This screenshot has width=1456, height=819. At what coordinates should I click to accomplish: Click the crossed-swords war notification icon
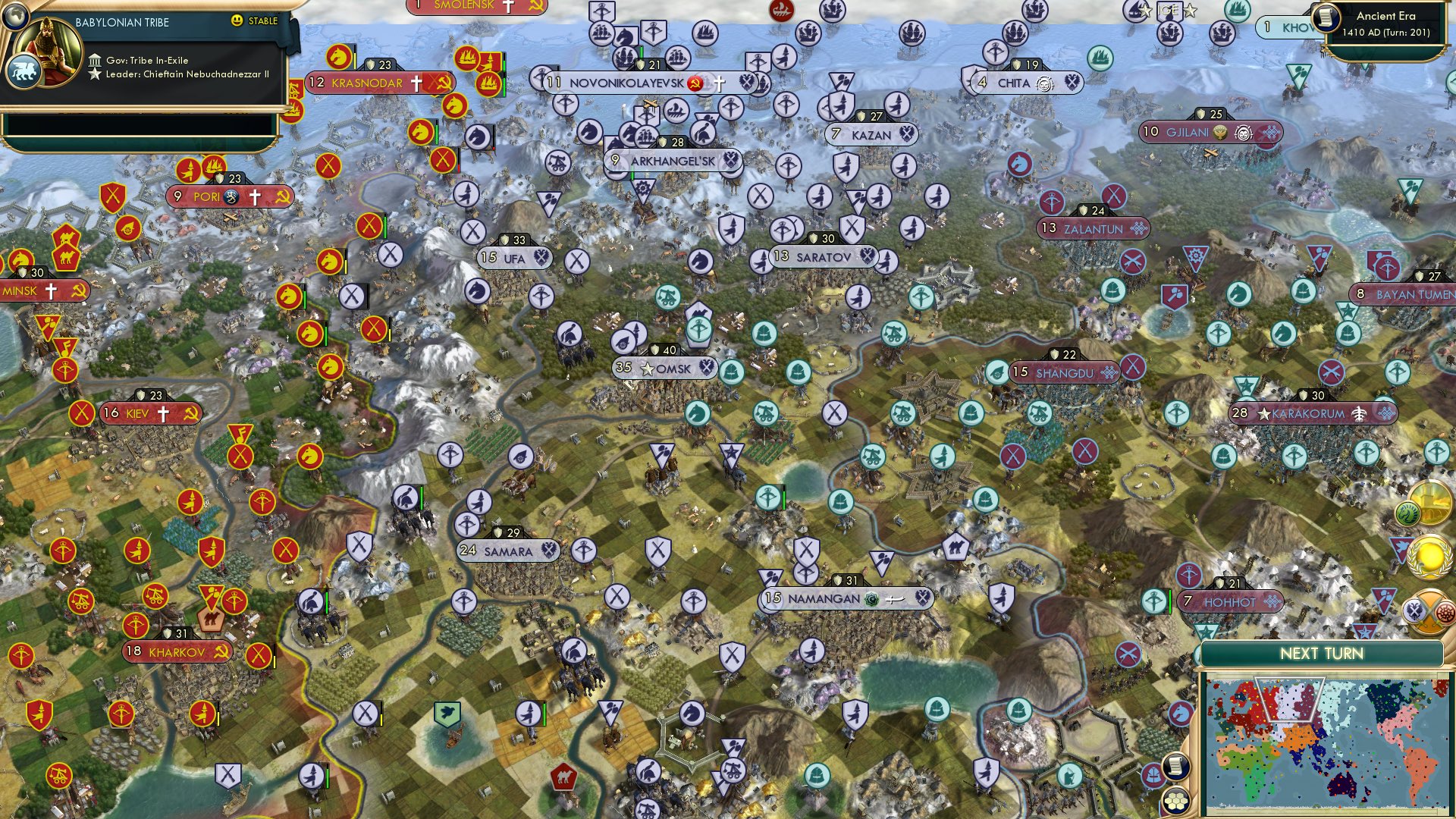[1429, 611]
